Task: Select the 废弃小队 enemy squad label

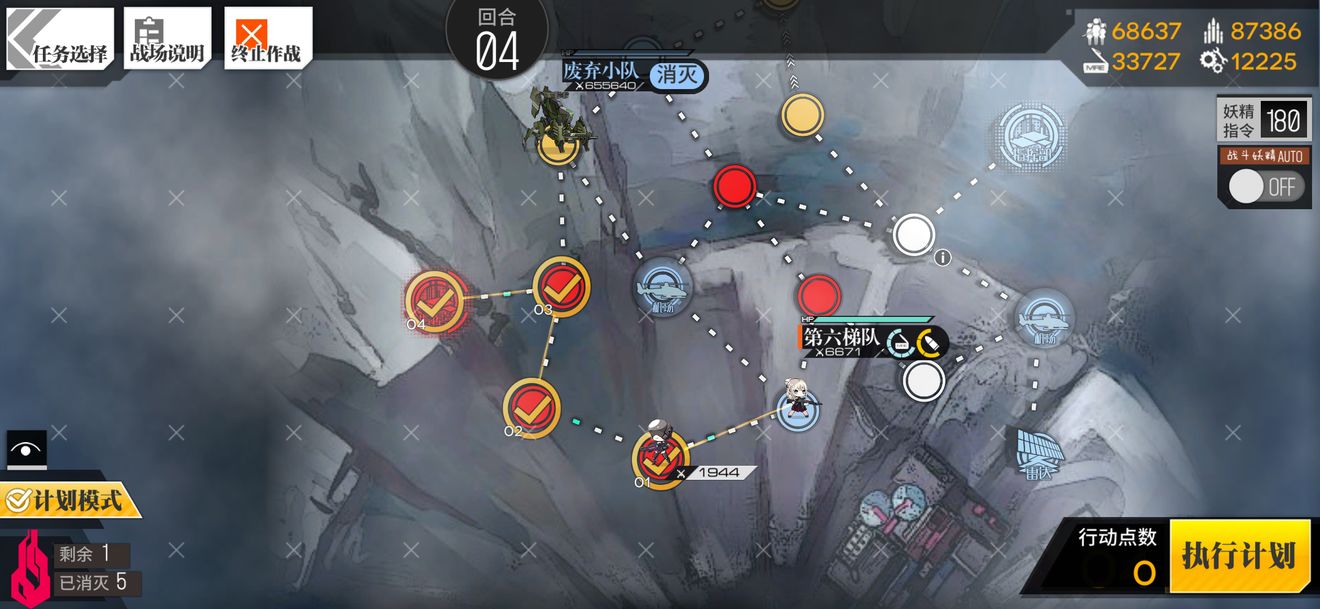Action: click(x=601, y=73)
